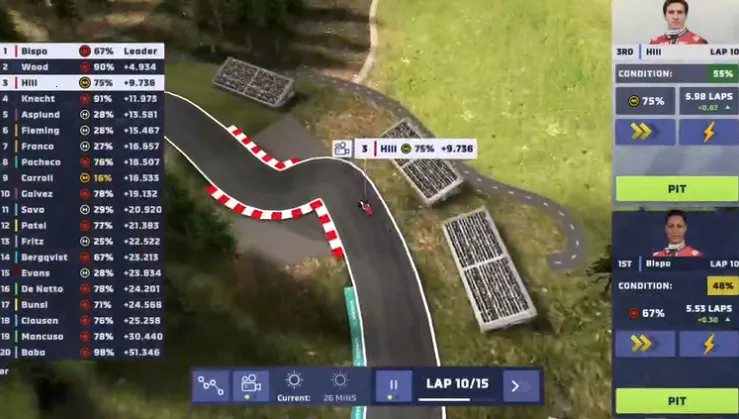
Task: Set Bispo's push pace with the chevrons
Action: (643, 343)
